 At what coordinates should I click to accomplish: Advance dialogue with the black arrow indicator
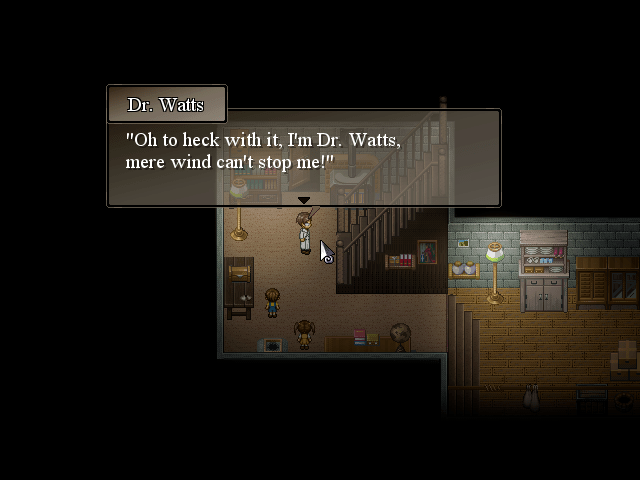pyautogui.click(x=303, y=200)
